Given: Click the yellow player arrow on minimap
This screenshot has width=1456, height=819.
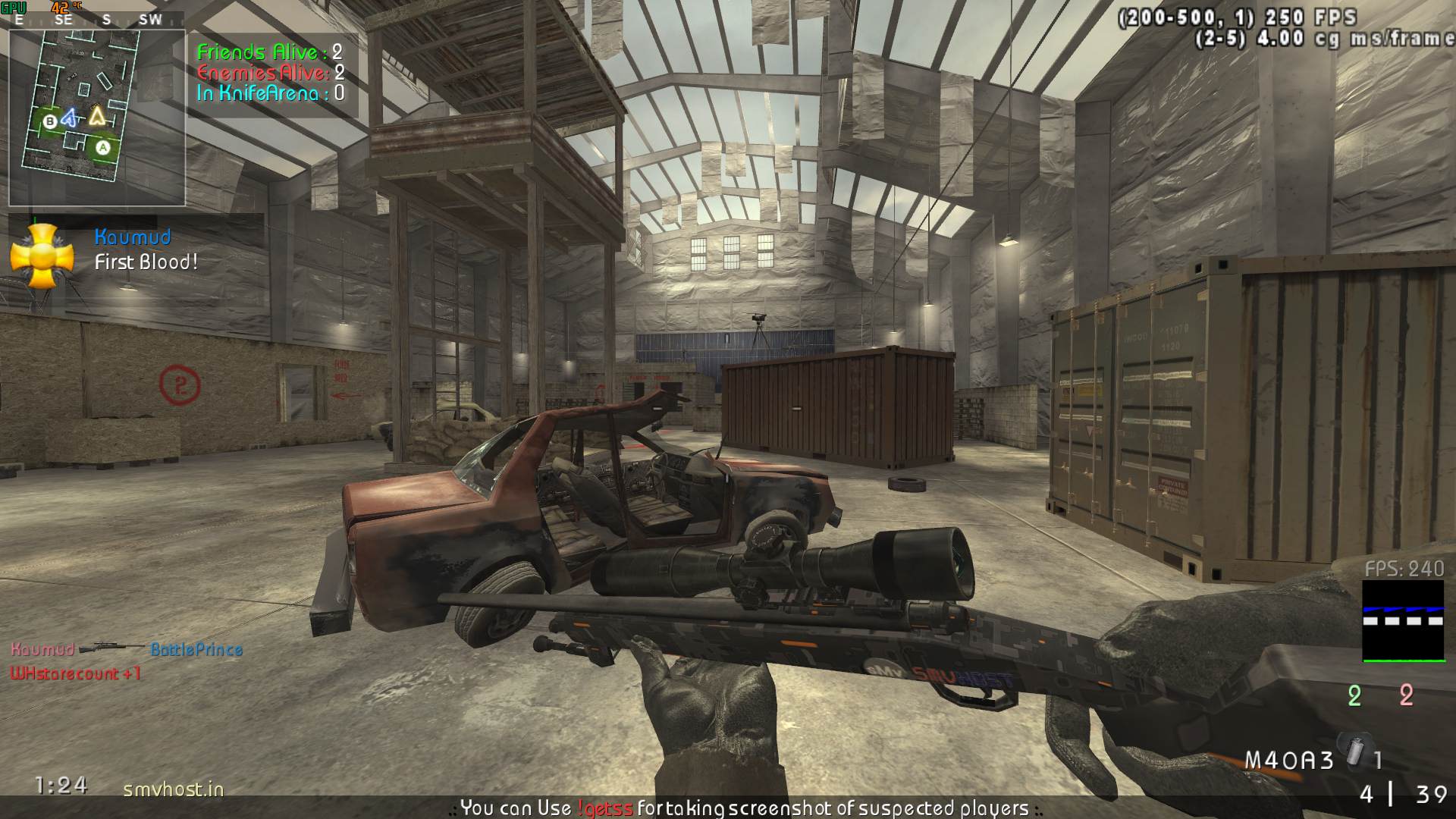Looking at the screenshot, I should pos(97,116).
